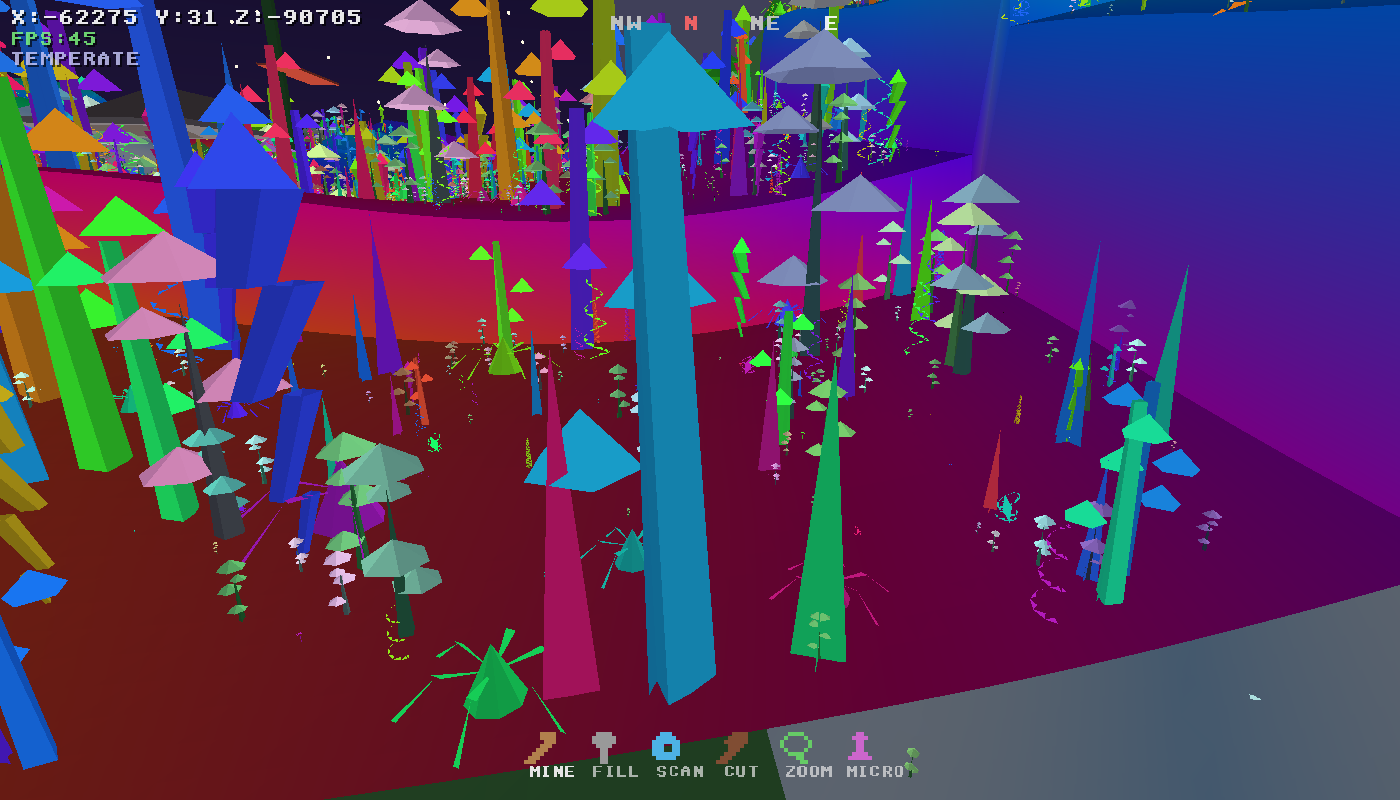Select the FILL tool icon

(601, 745)
